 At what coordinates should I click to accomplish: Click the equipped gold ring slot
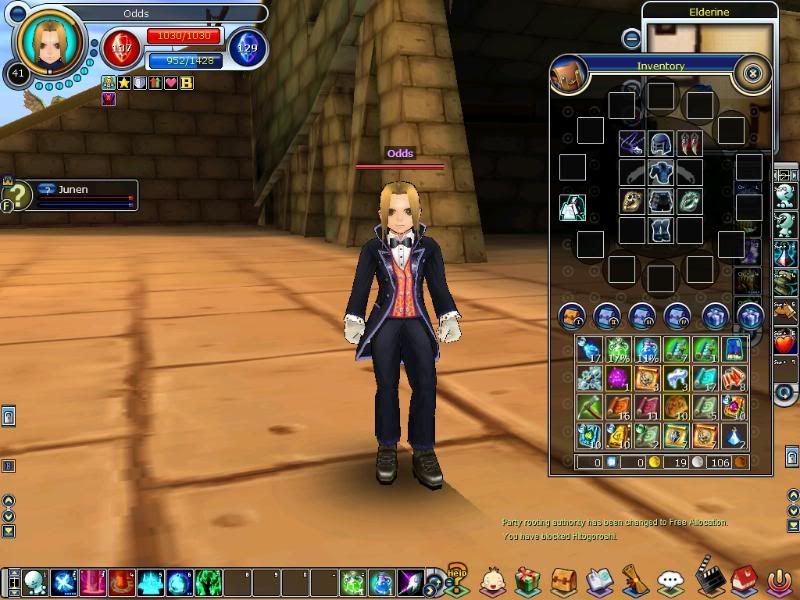pos(632,201)
